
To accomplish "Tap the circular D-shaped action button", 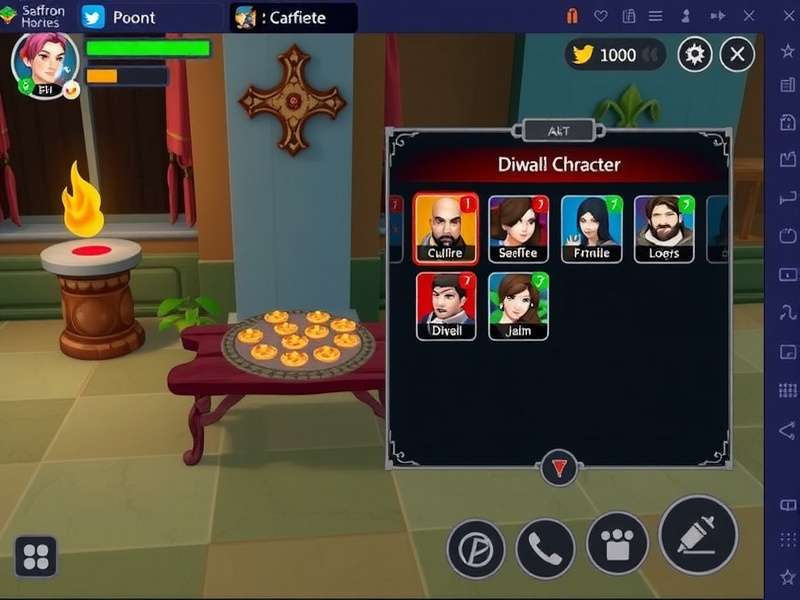I will [x=475, y=549].
